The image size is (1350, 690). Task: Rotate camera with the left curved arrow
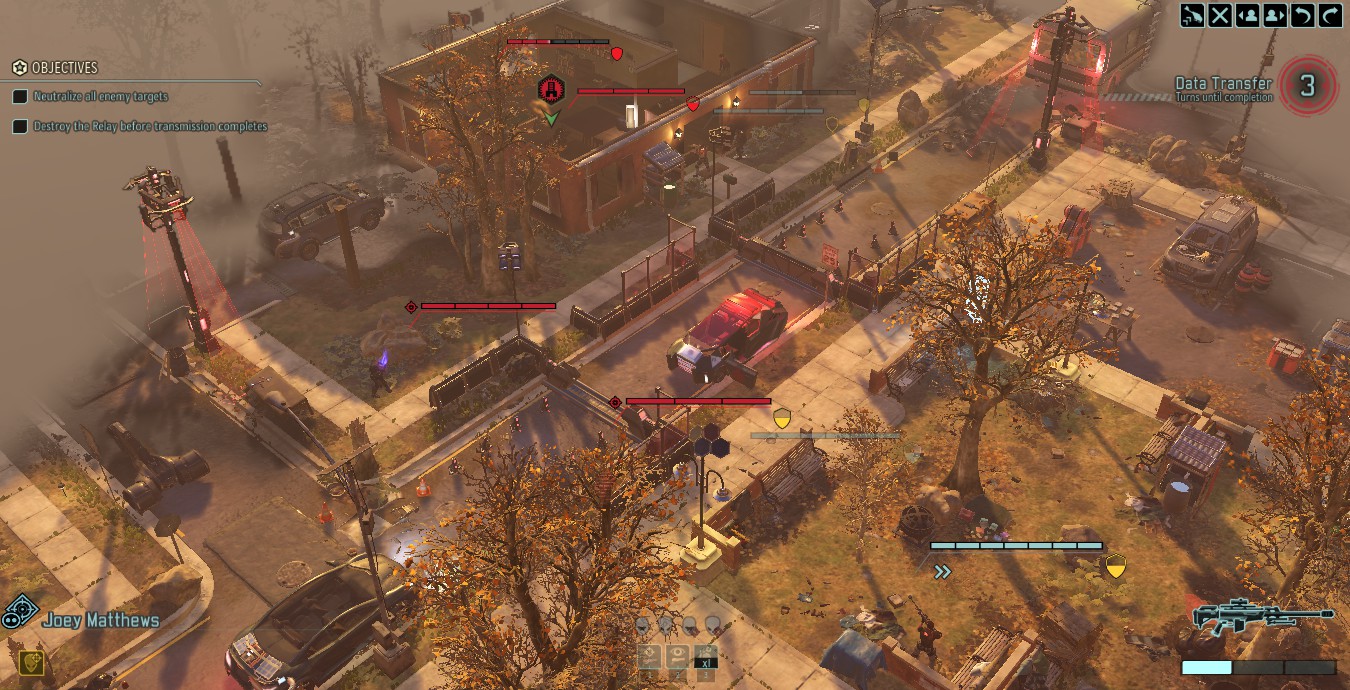click(1302, 15)
